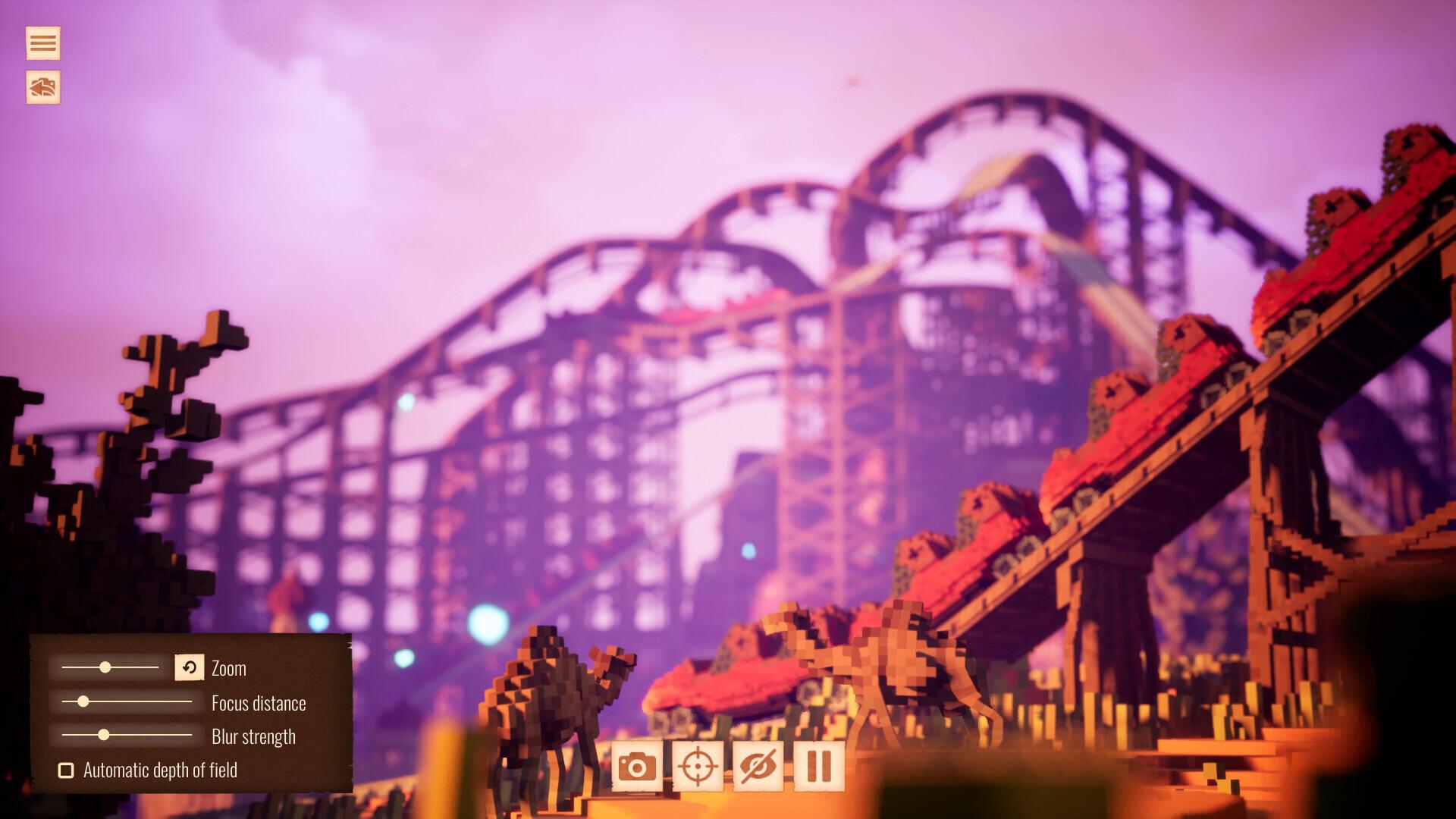Open the game menu from the top-left corner
The width and height of the screenshot is (1456, 819).
[x=42, y=43]
